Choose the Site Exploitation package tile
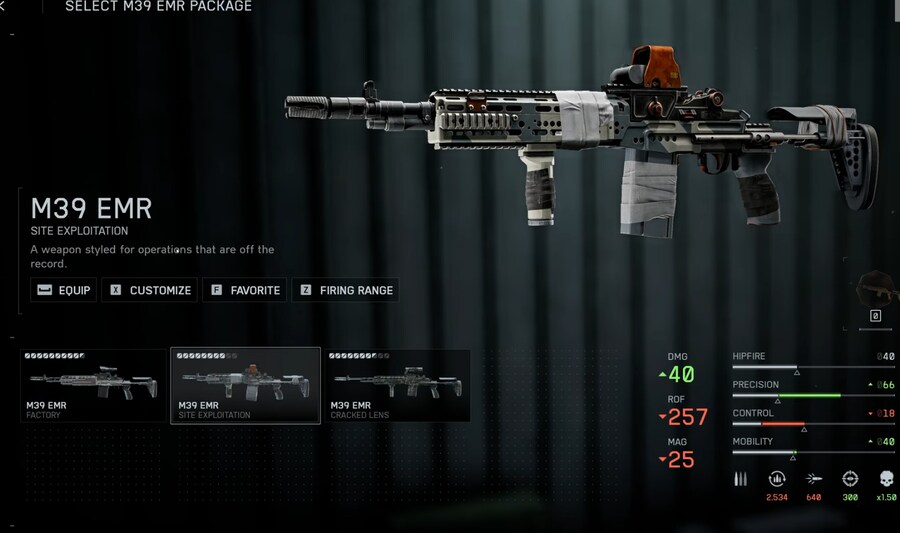Viewport: 900px width, 533px height. [x=245, y=386]
